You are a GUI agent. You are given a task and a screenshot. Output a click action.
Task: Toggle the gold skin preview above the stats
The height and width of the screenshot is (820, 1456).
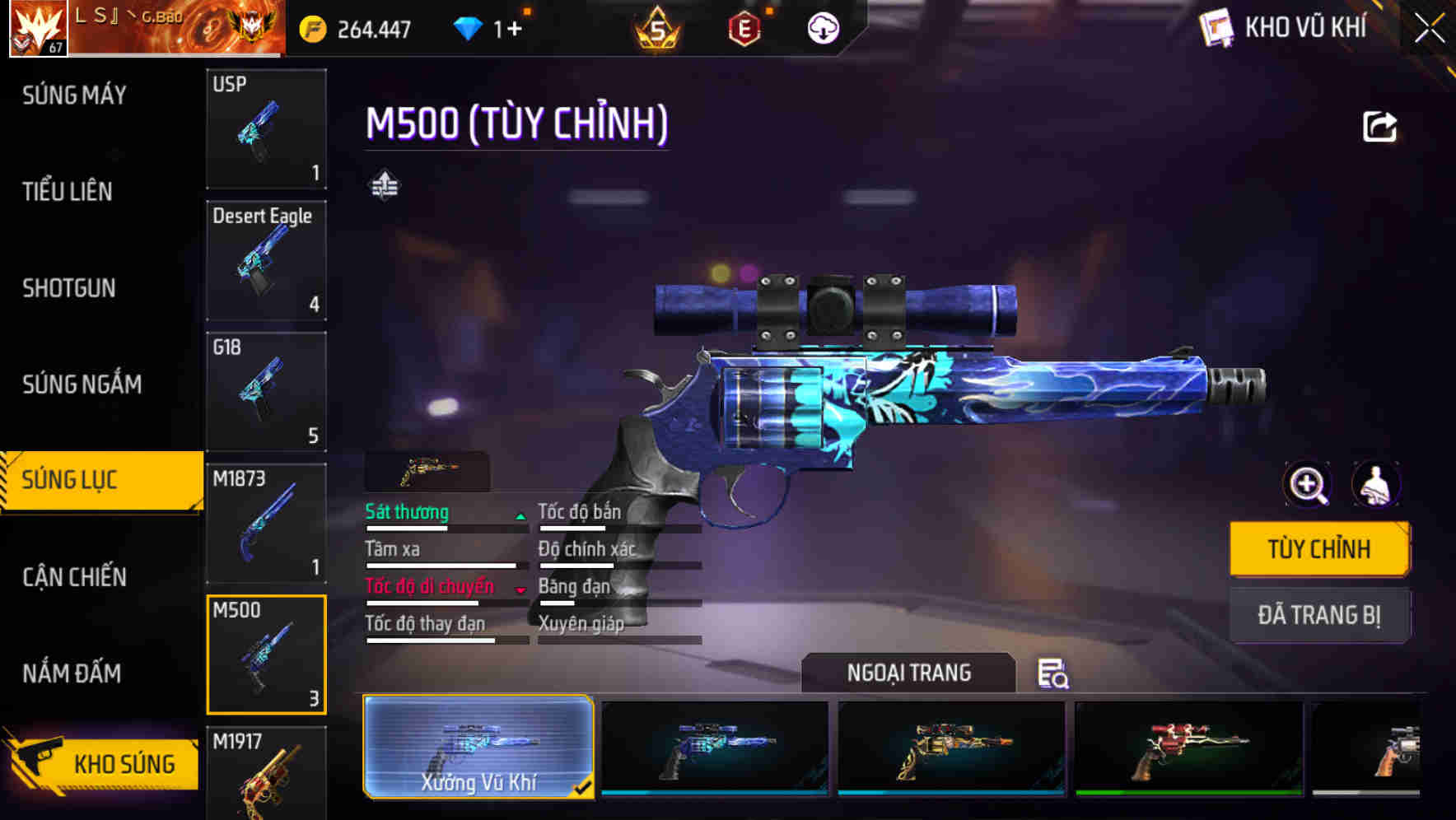point(427,472)
